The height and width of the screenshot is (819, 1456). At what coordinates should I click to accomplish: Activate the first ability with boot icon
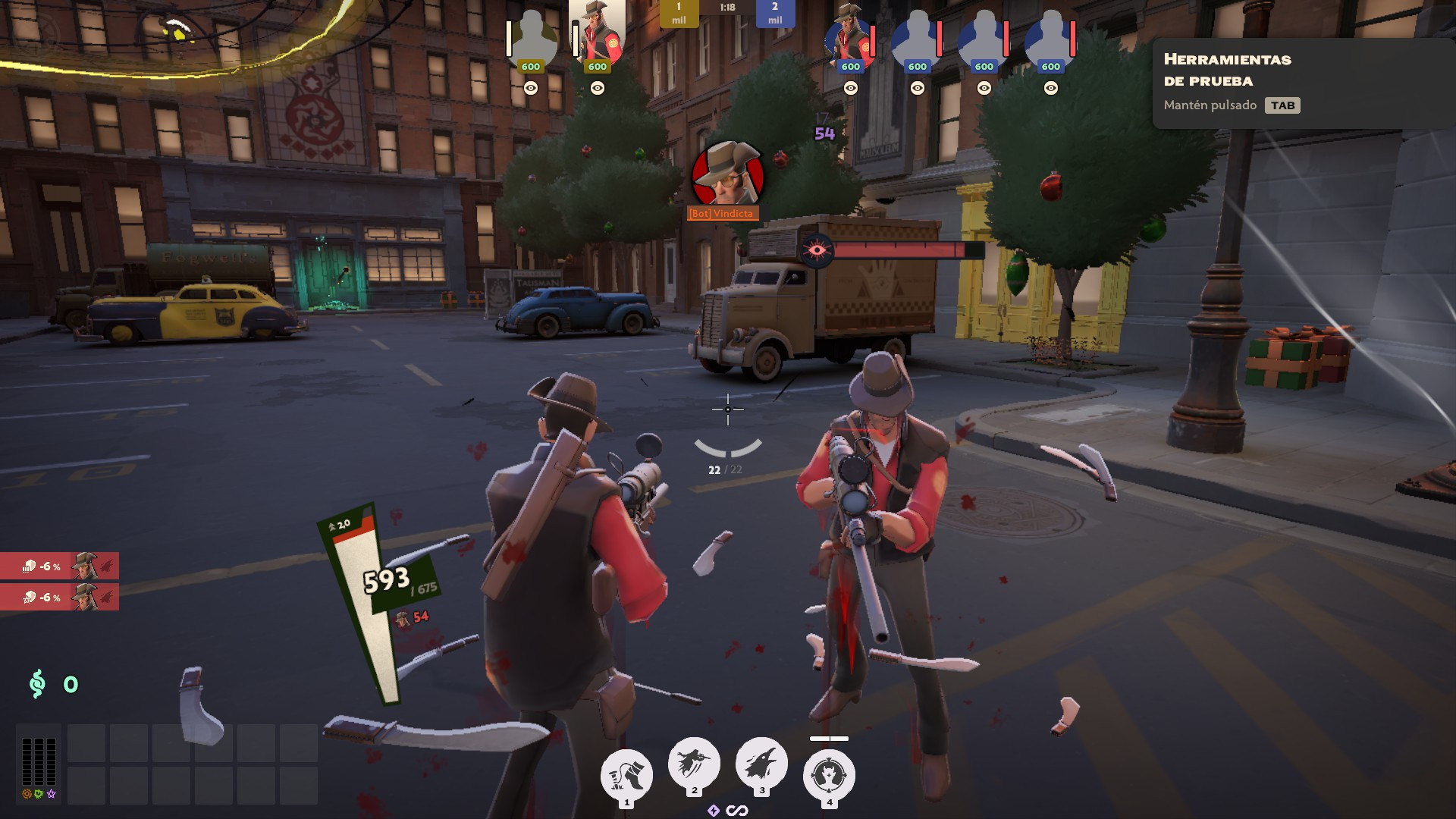click(x=626, y=775)
